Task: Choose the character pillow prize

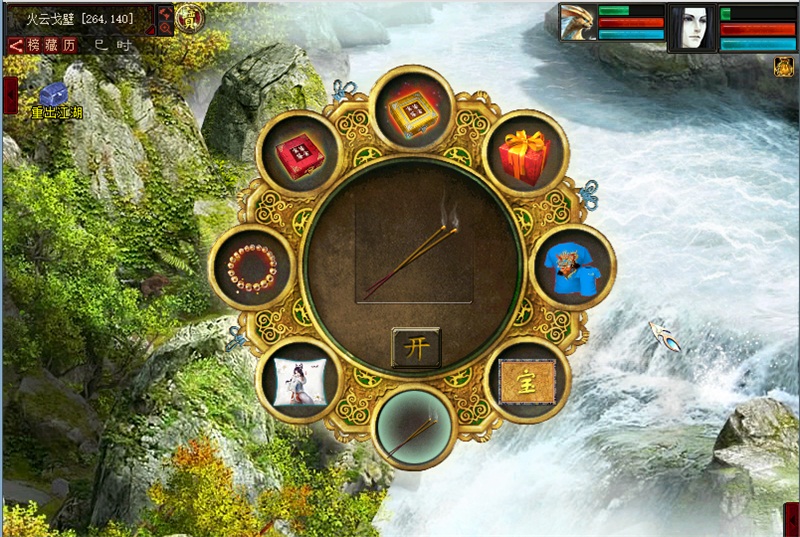Action: click(300, 381)
